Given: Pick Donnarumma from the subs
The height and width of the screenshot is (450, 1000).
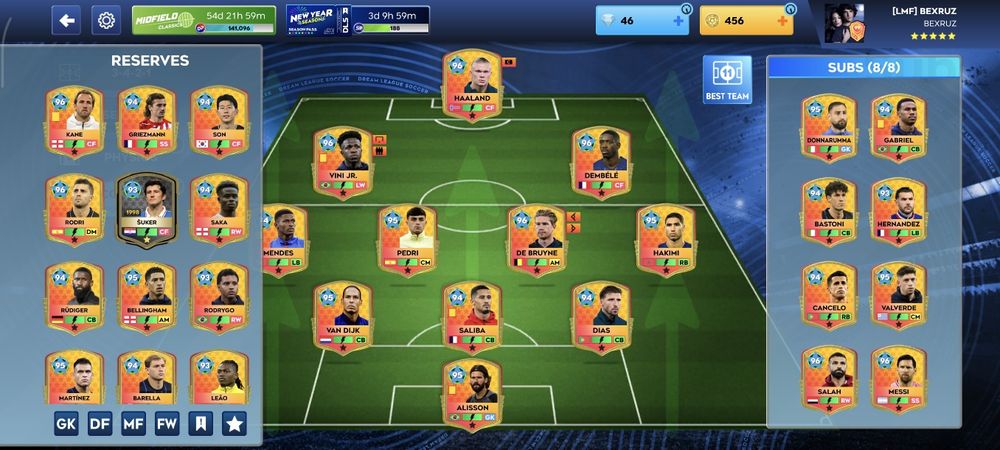Looking at the screenshot, I should point(829,127).
